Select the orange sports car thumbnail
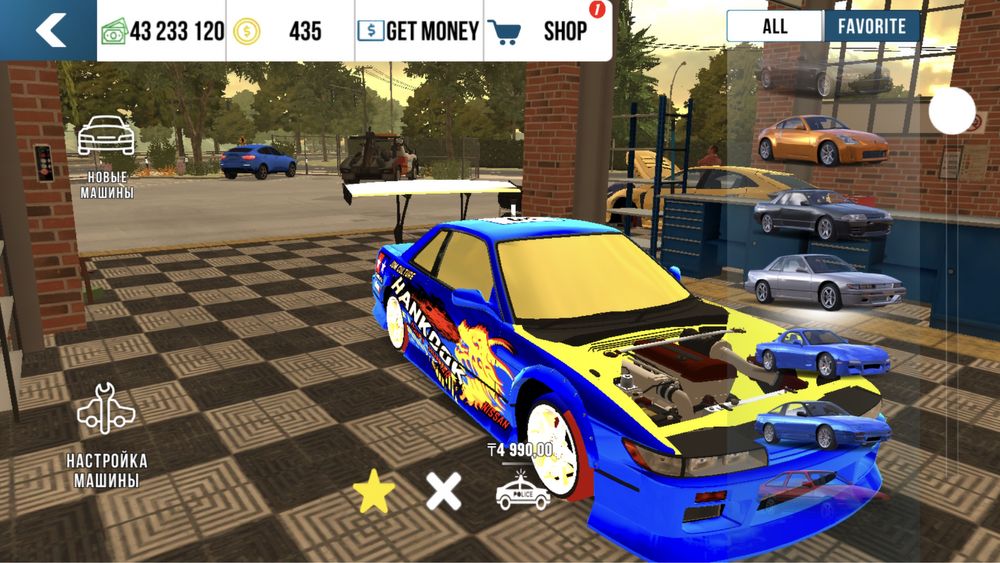Screen dimensions: 1000x563 tap(810, 141)
